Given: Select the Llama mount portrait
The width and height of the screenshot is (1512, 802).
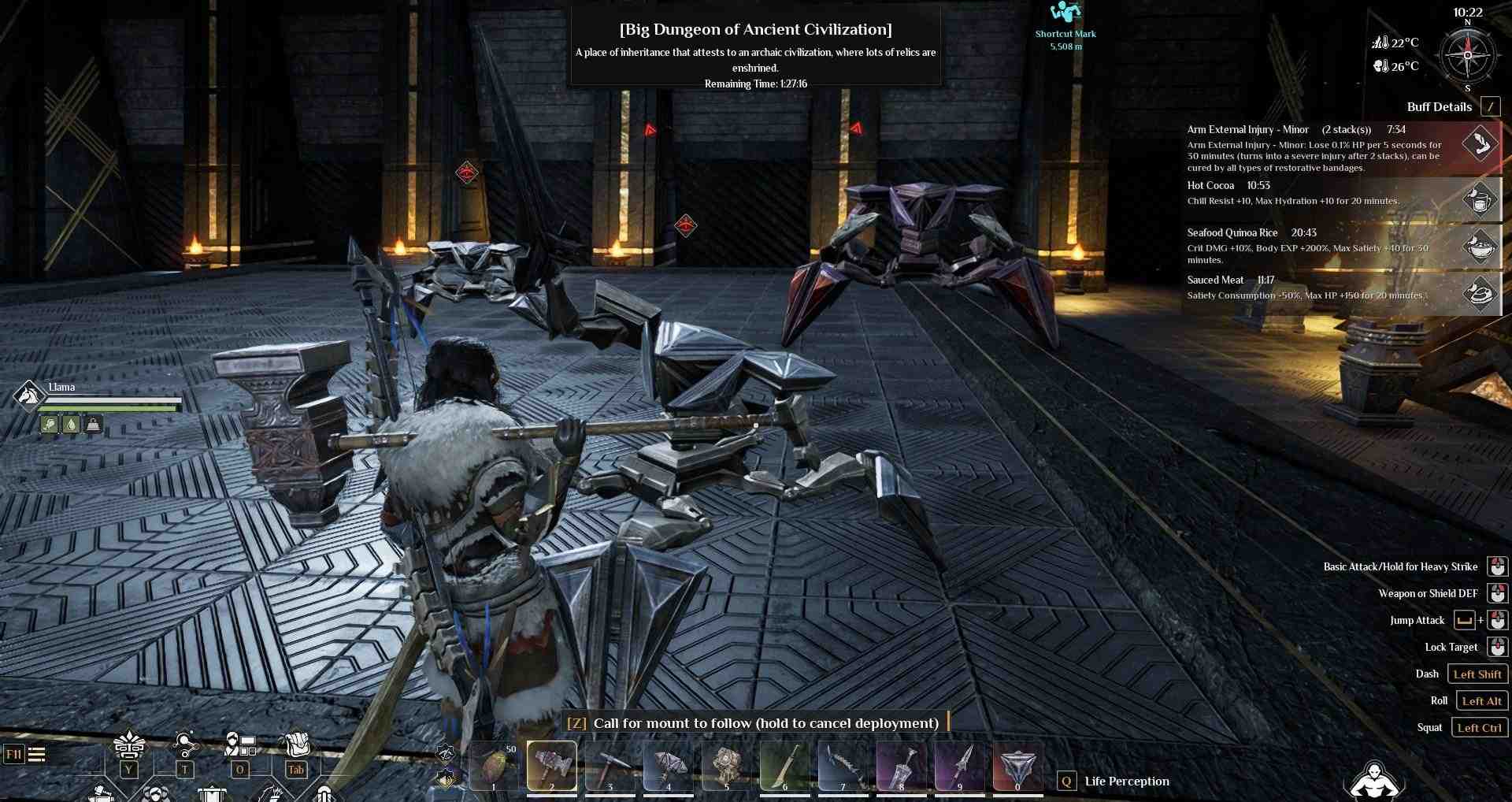Looking at the screenshot, I should pos(29,395).
